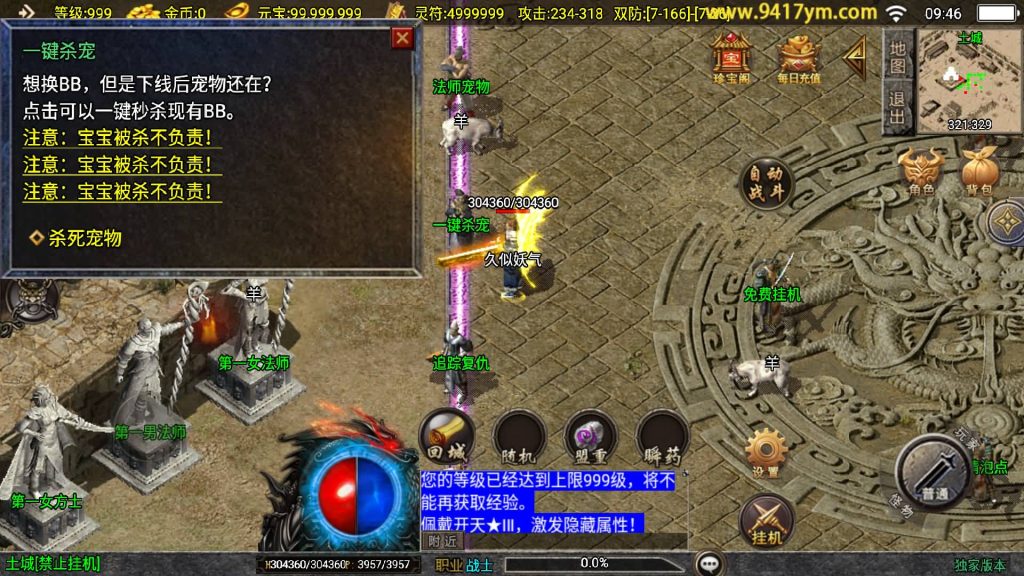This screenshot has width=1024, height=576.
Task: Activate the 挂机 crossed swords button
Action: [x=767, y=520]
